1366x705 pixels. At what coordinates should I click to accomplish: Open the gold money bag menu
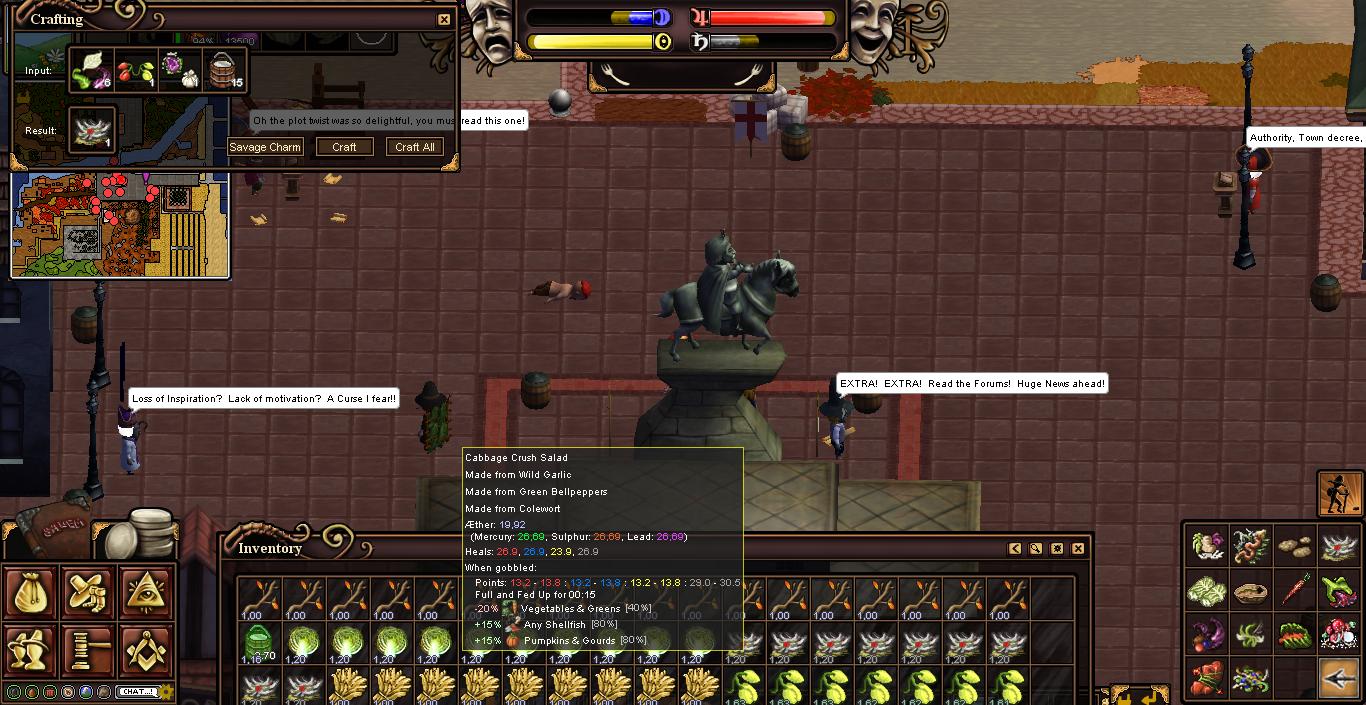(x=32, y=592)
